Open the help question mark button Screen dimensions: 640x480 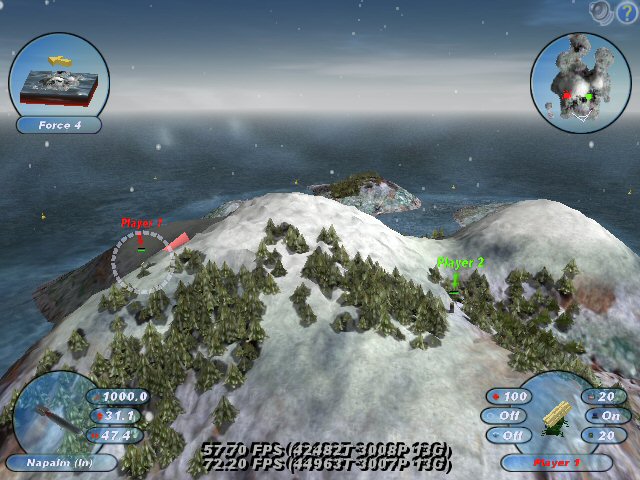[x=627, y=11]
